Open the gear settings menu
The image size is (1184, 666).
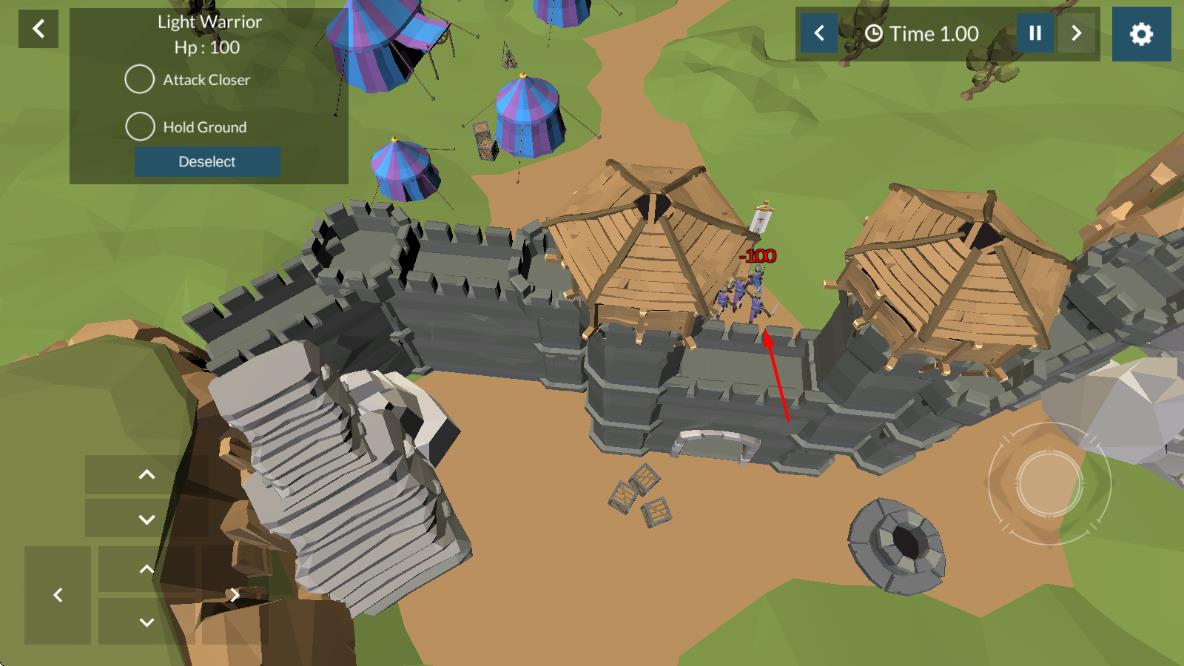[x=1141, y=34]
